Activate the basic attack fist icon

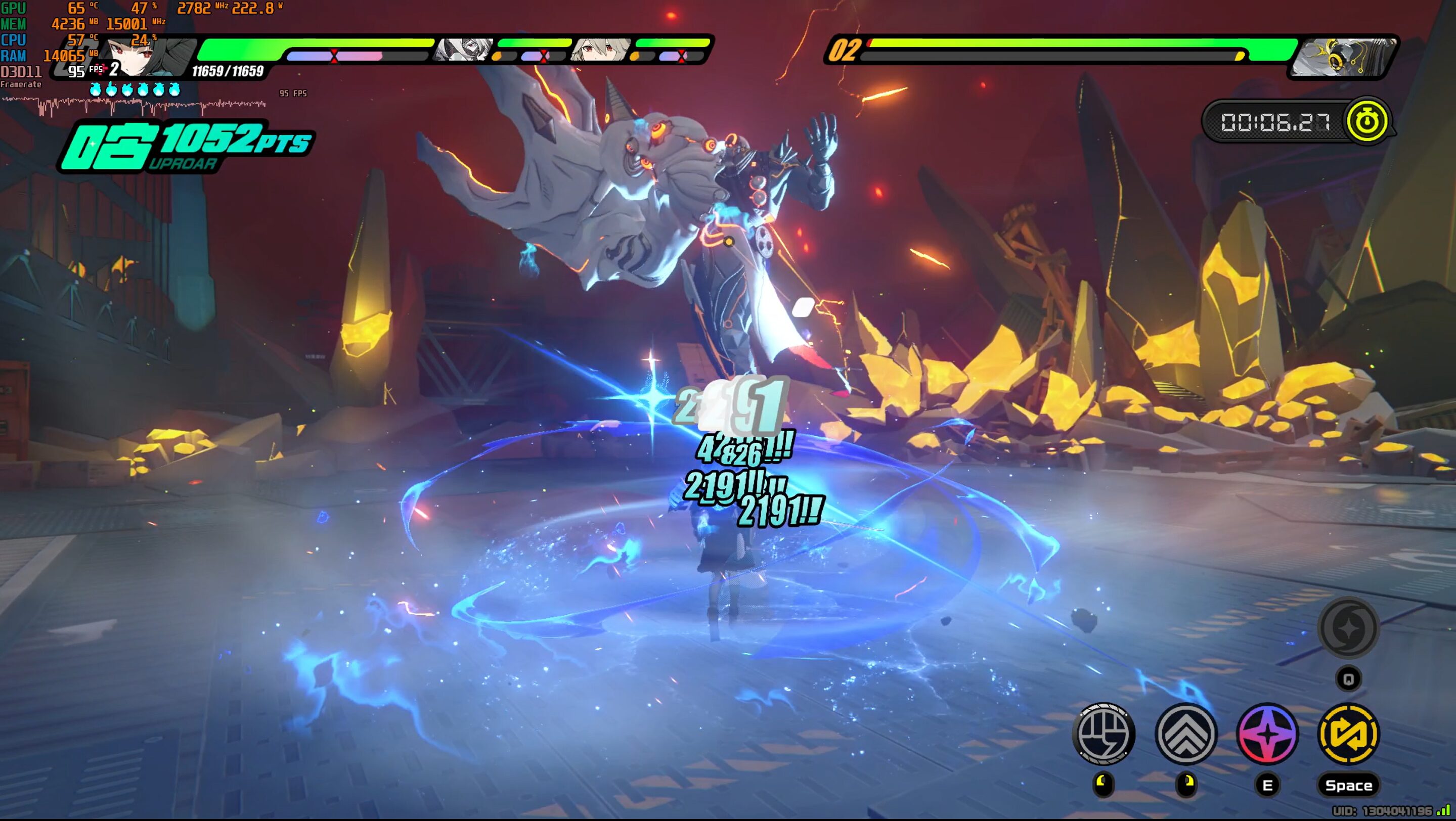(x=1104, y=734)
